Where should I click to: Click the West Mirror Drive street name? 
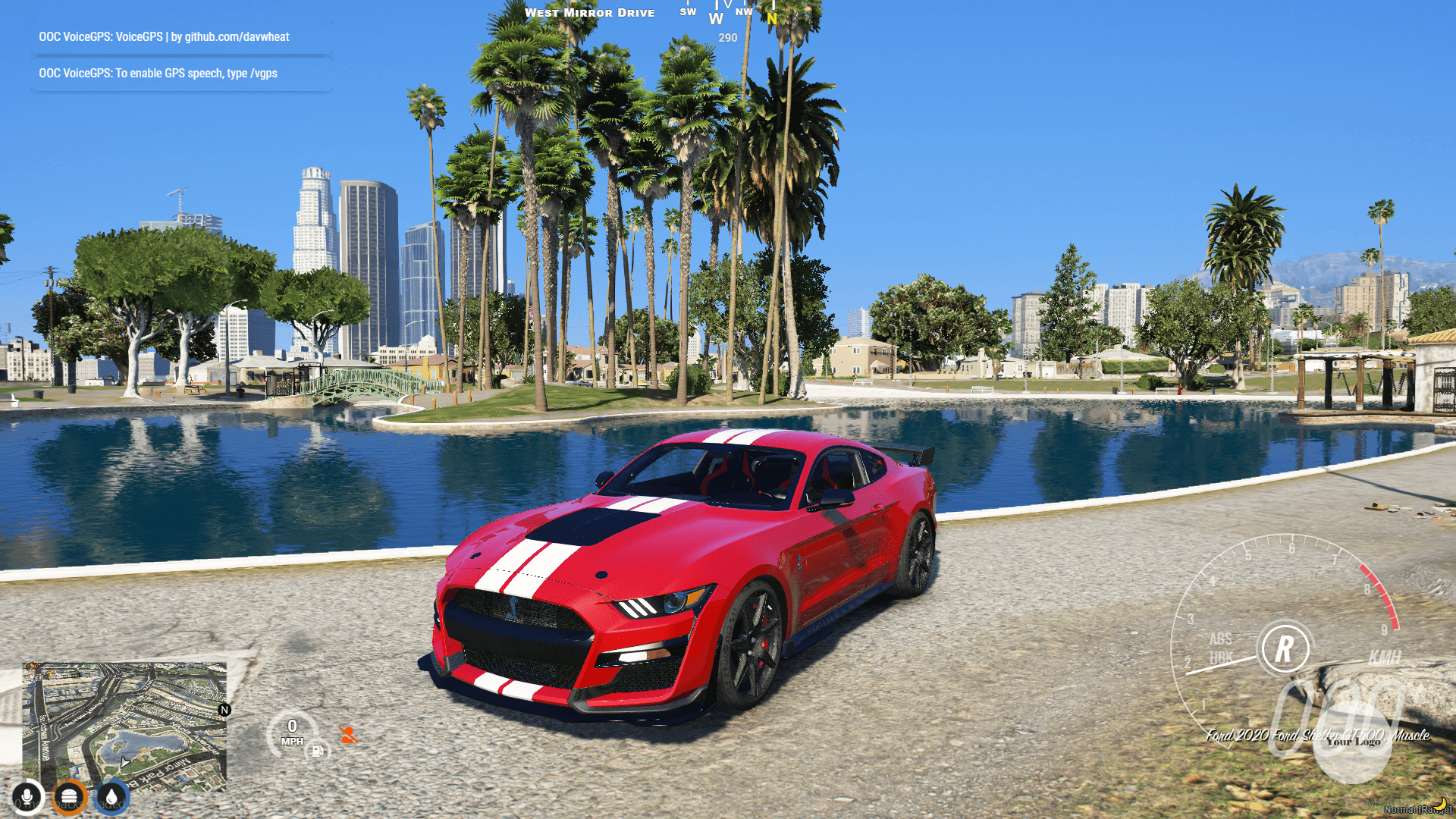tap(591, 12)
